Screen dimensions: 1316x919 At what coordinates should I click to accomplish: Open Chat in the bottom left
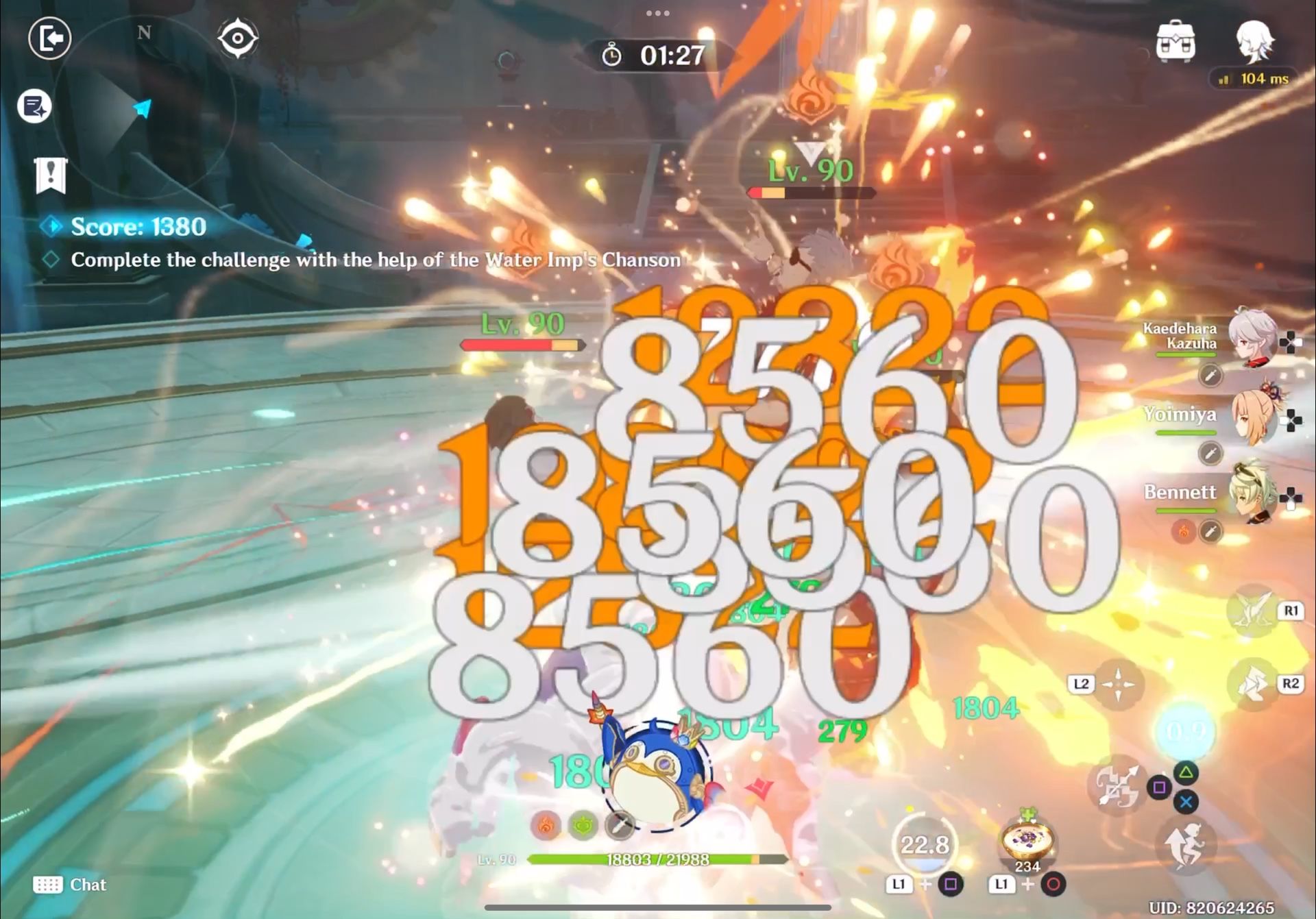pos(72,885)
